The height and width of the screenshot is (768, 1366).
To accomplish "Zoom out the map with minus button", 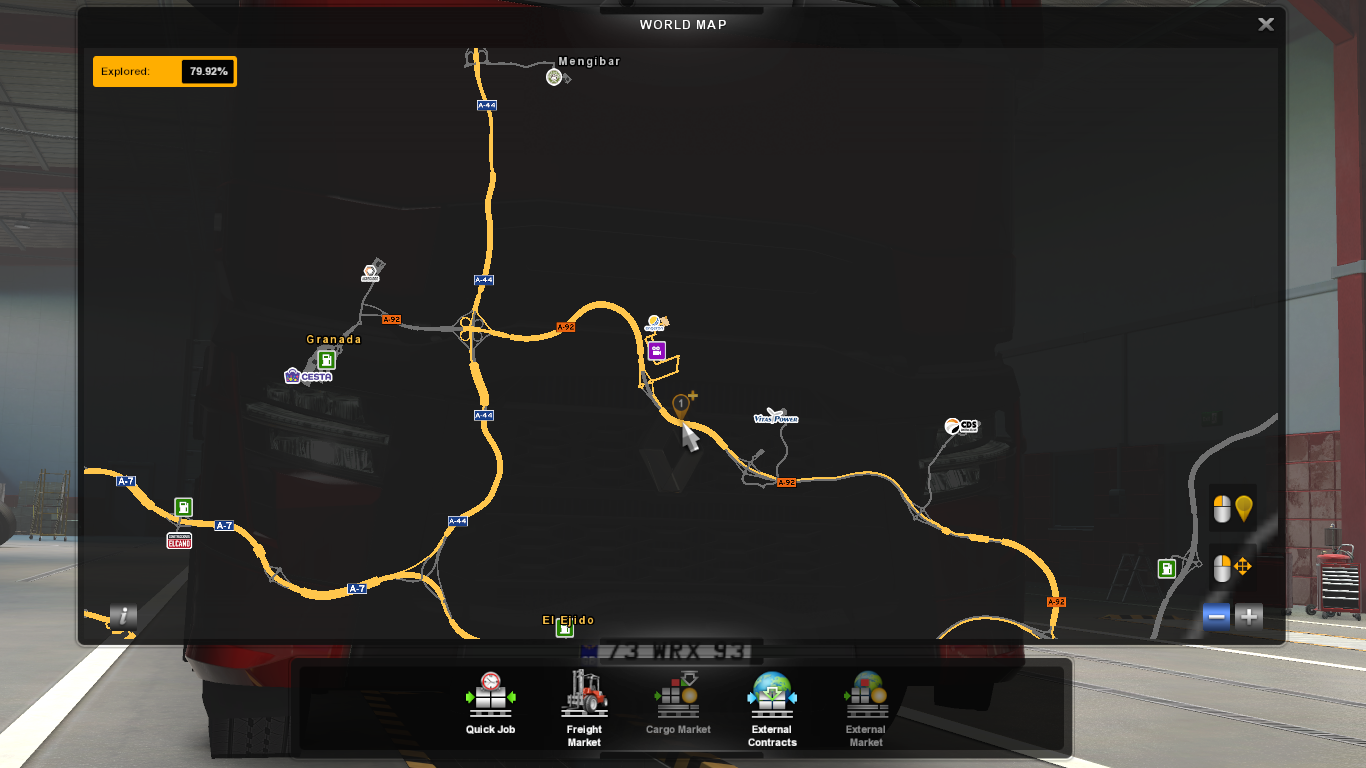I will point(1217,617).
